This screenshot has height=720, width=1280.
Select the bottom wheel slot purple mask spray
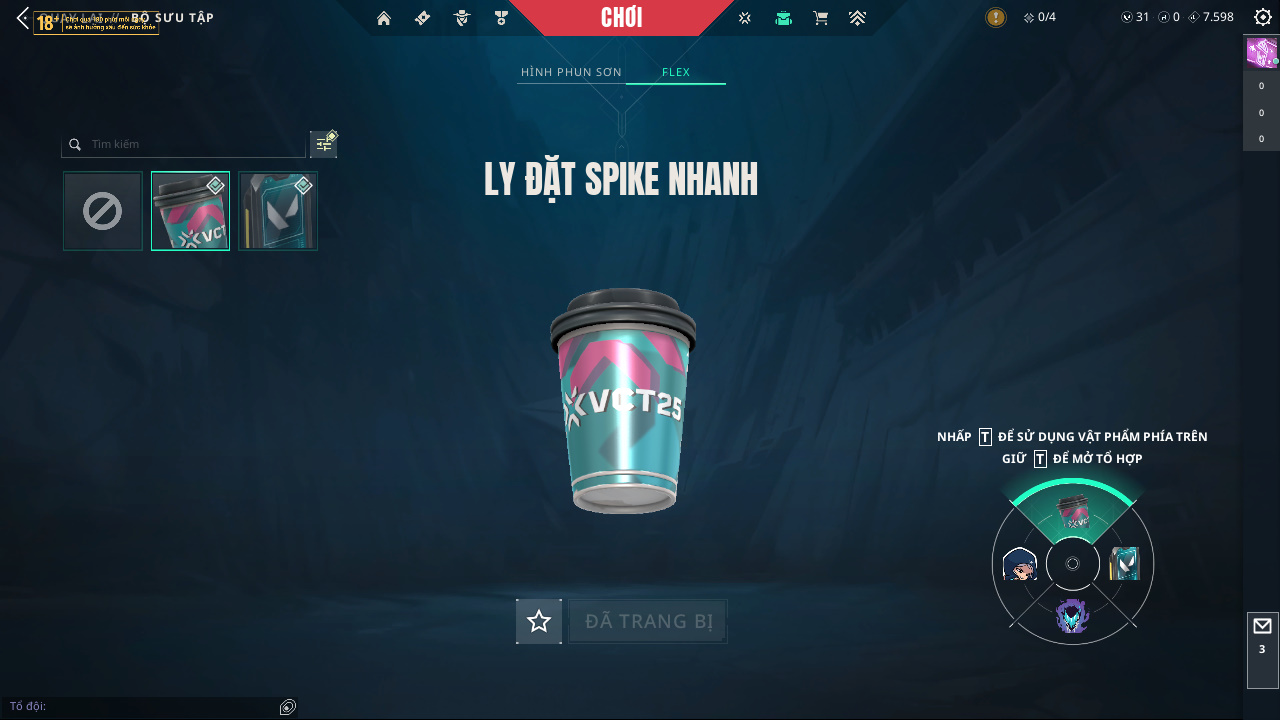point(1072,616)
